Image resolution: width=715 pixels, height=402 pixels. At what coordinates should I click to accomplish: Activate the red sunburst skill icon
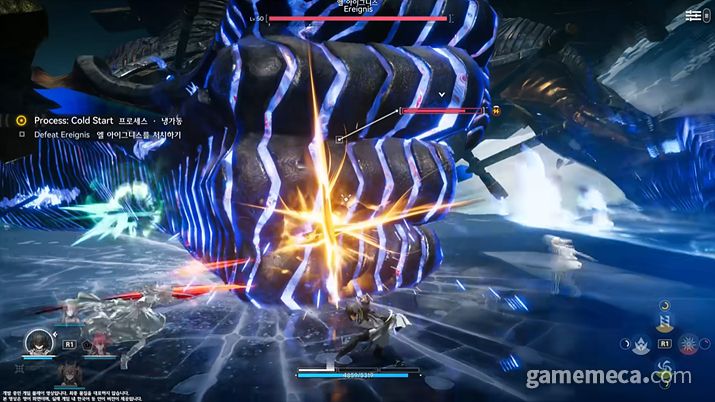coord(689,344)
